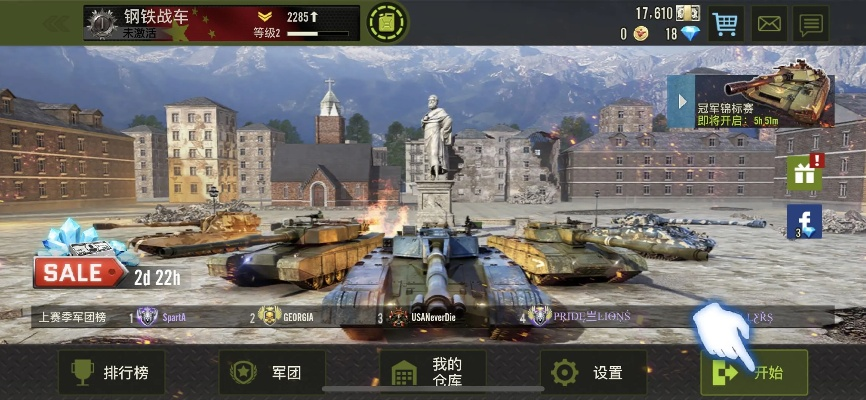Open the 排行榜 leaderboard
Viewport: 866px width, 400px height.
pos(110,373)
